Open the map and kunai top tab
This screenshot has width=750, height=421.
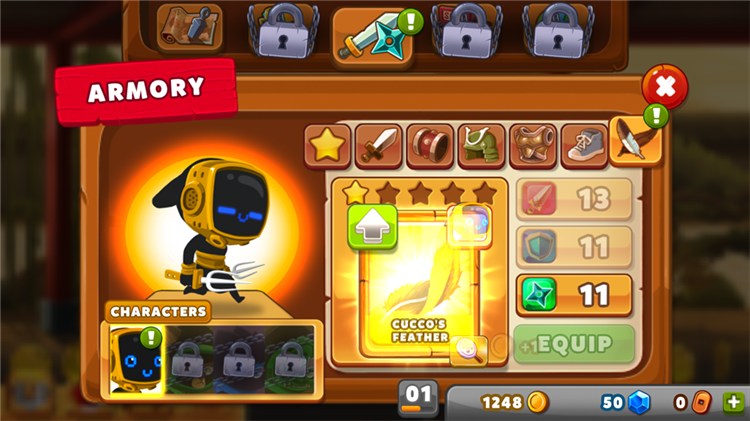188,27
